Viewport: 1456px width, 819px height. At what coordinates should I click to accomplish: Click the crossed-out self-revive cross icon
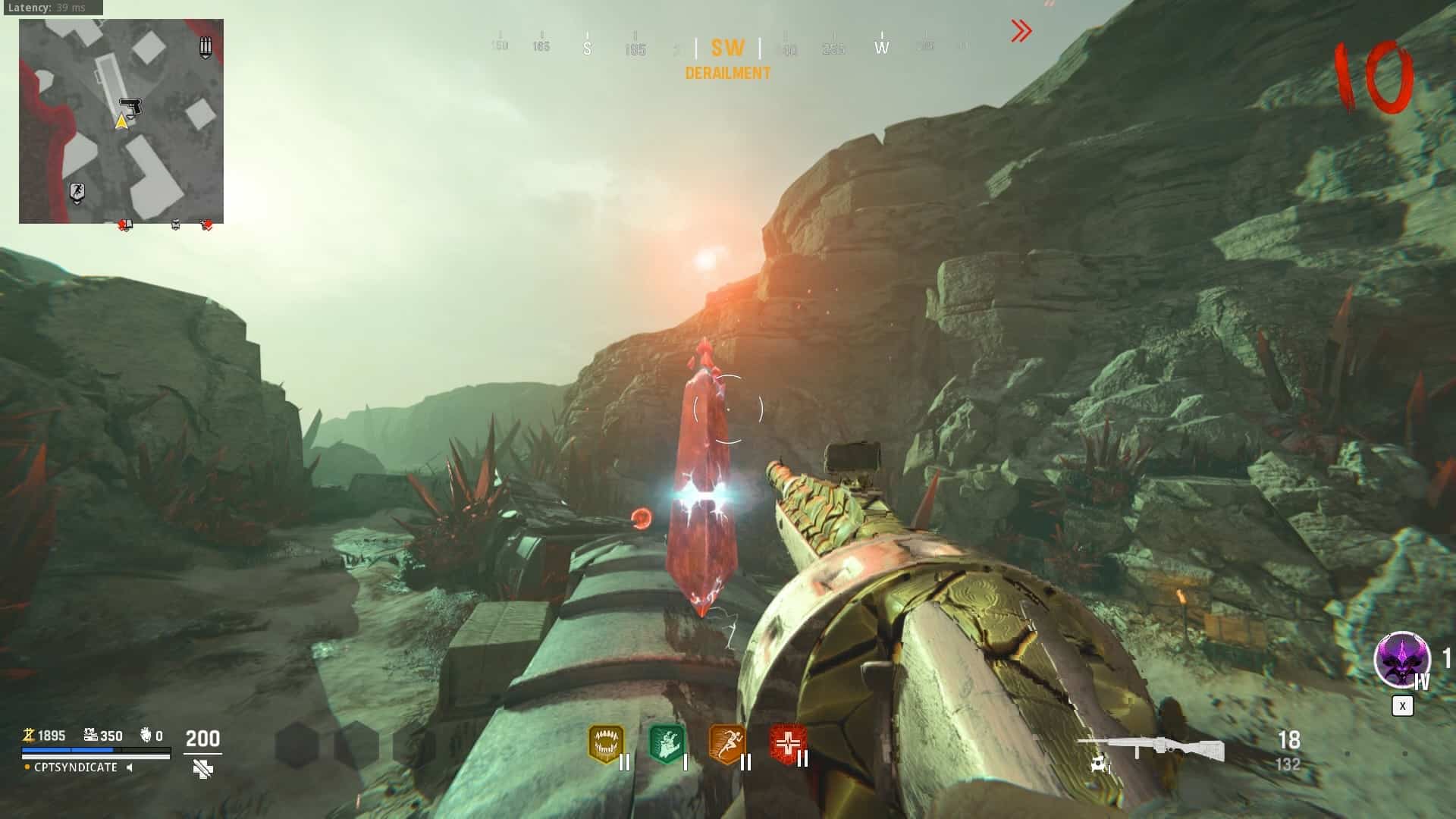point(202,770)
